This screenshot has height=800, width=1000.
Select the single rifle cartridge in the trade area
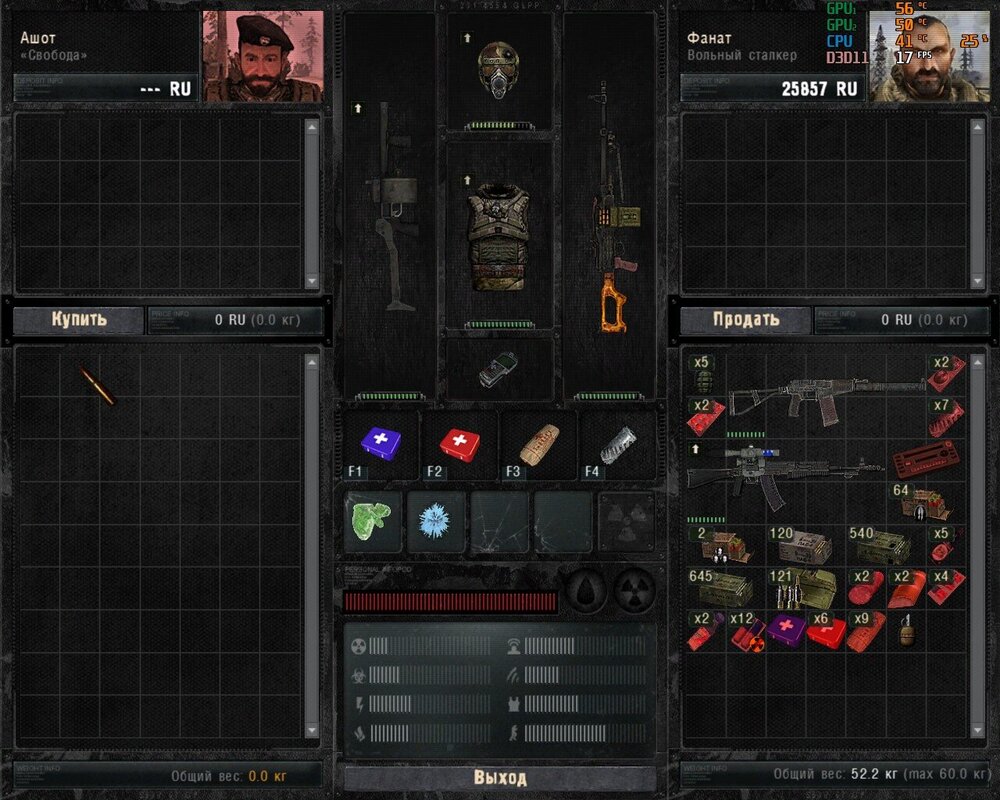tap(97, 385)
